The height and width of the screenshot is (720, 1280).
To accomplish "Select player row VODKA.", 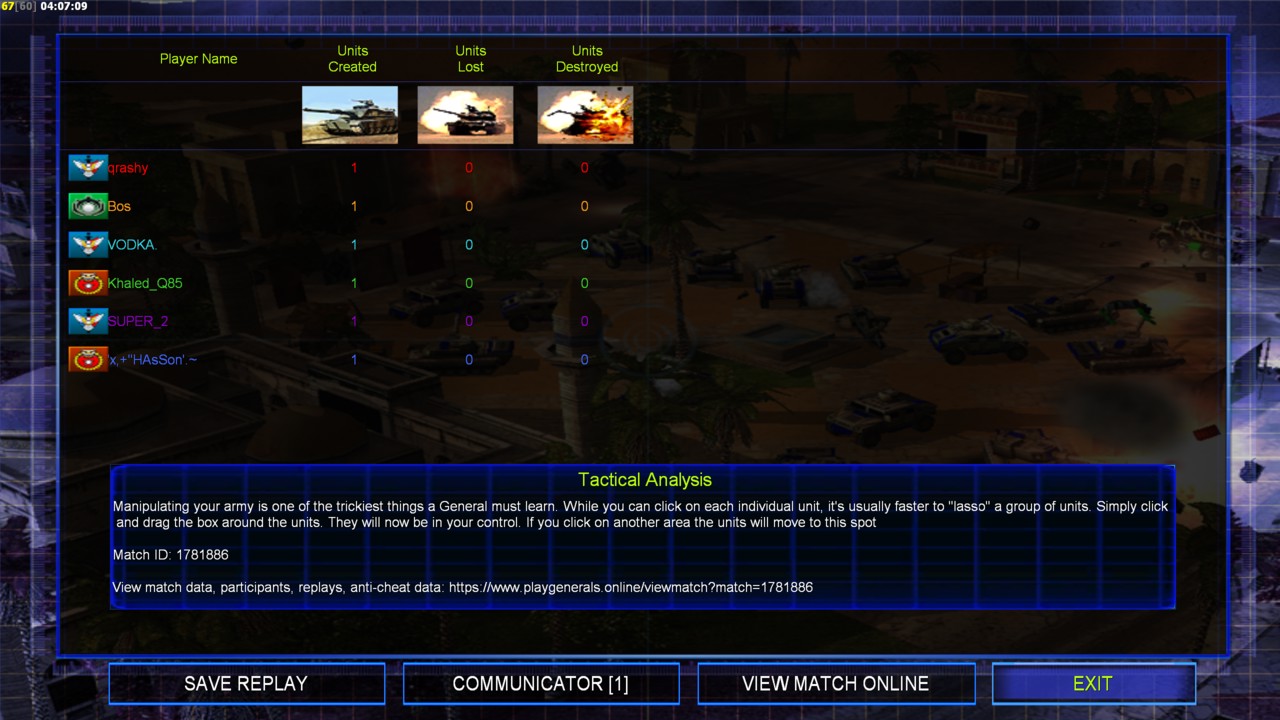I will (132, 245).
